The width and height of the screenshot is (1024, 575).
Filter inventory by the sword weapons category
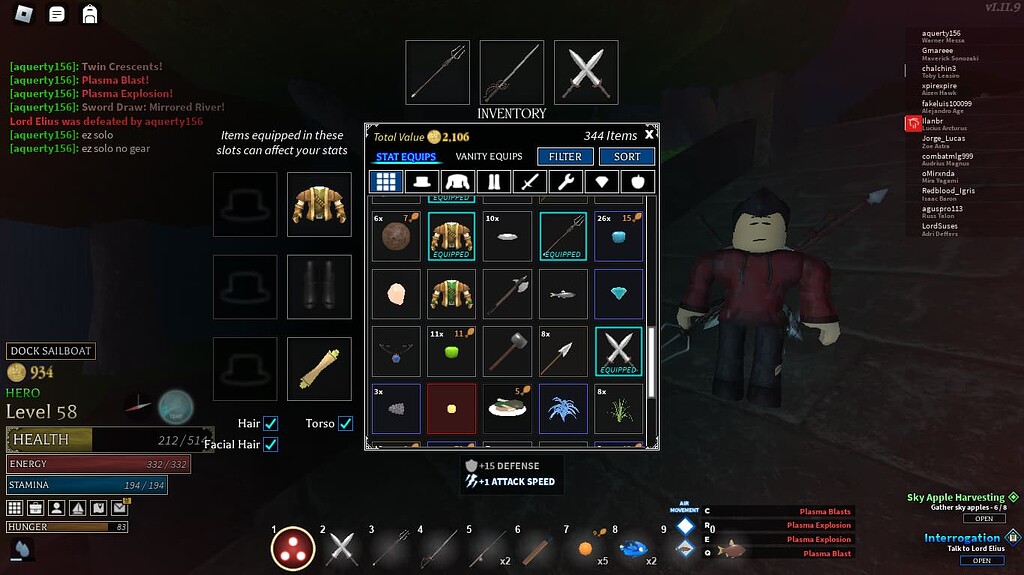pos(530,182)
